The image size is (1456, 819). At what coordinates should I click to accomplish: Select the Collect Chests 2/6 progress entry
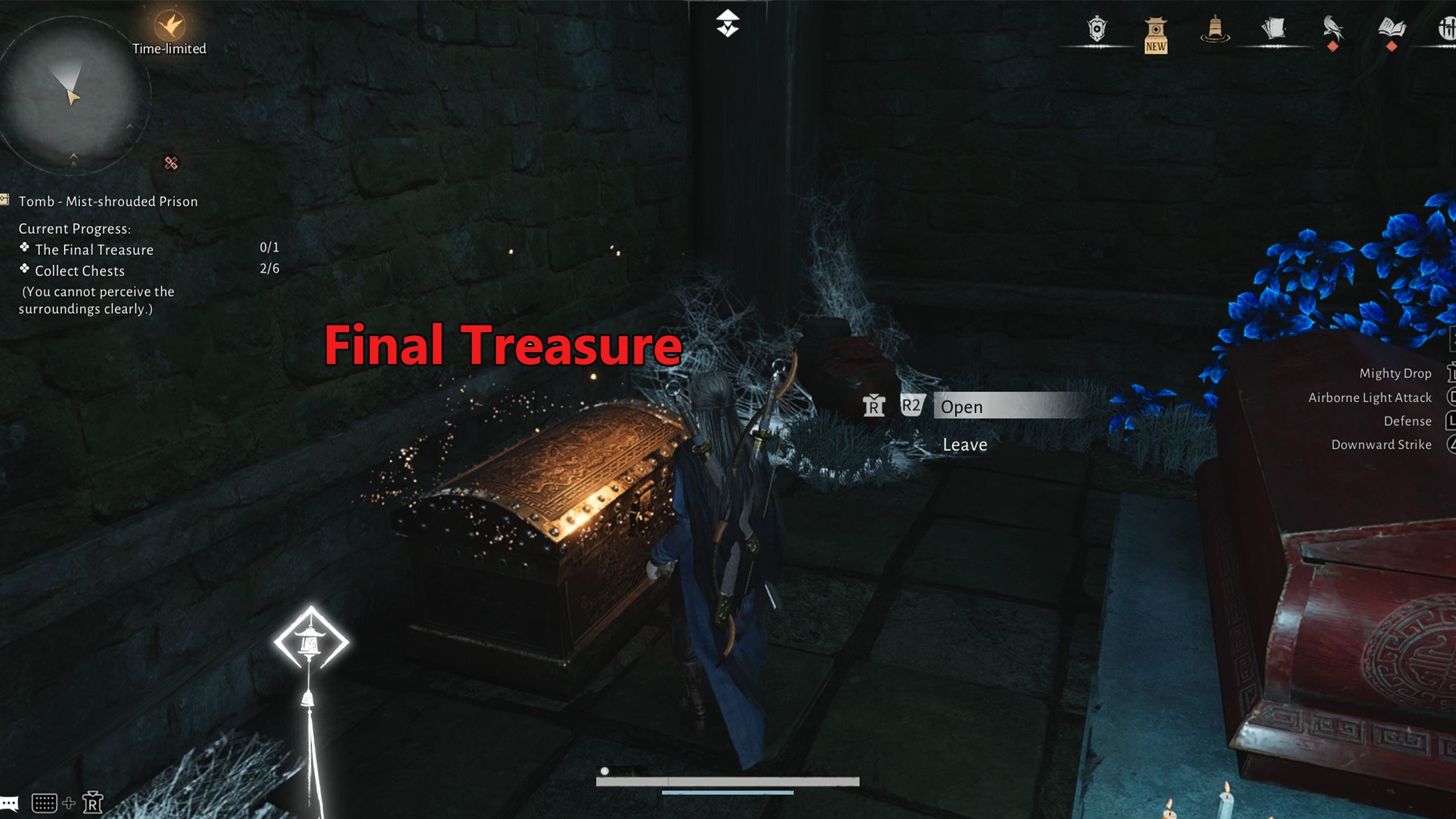pyautogui.click(x=78, y=271)
